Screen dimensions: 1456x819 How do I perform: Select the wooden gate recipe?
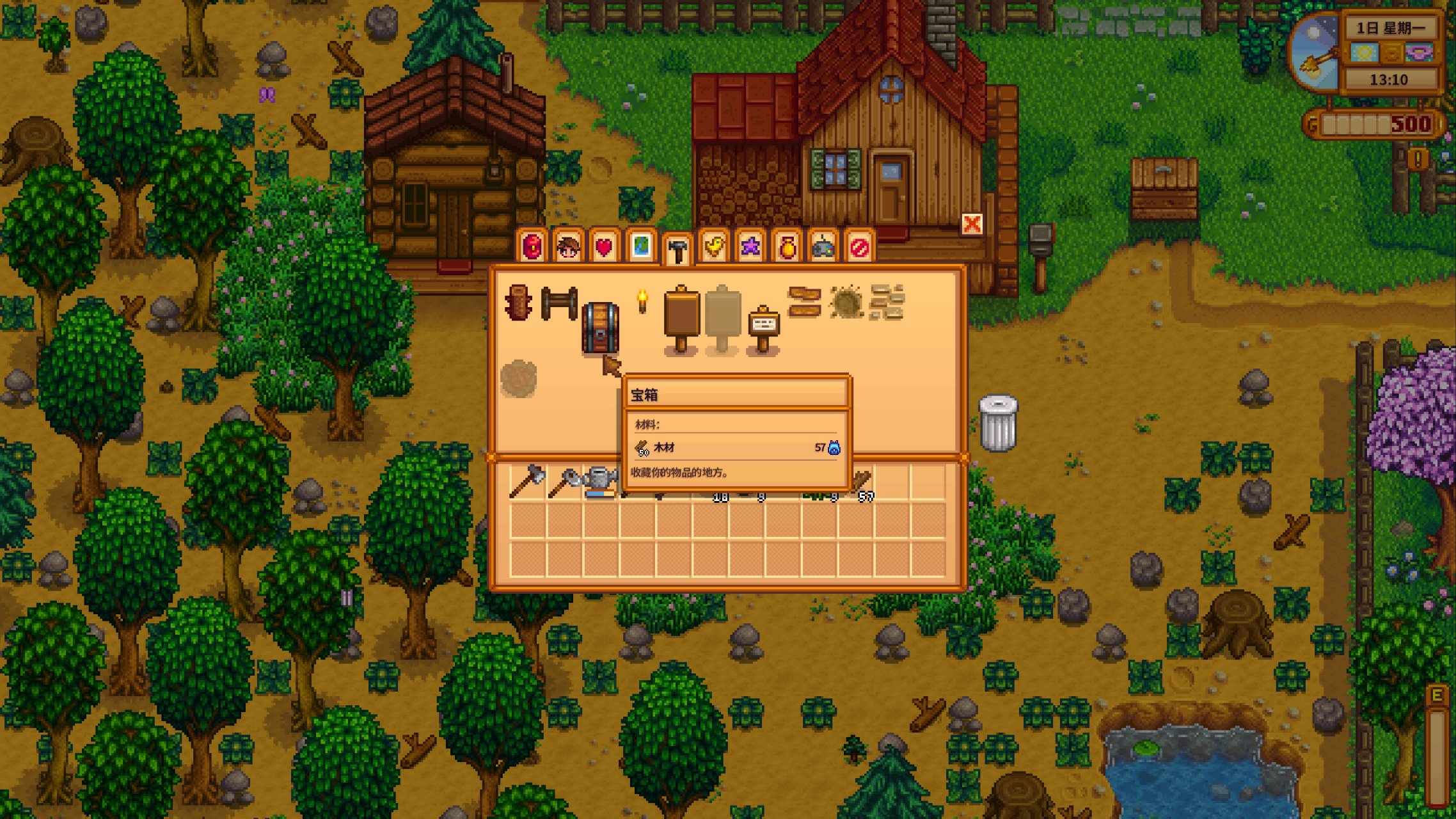click(559, 303)
